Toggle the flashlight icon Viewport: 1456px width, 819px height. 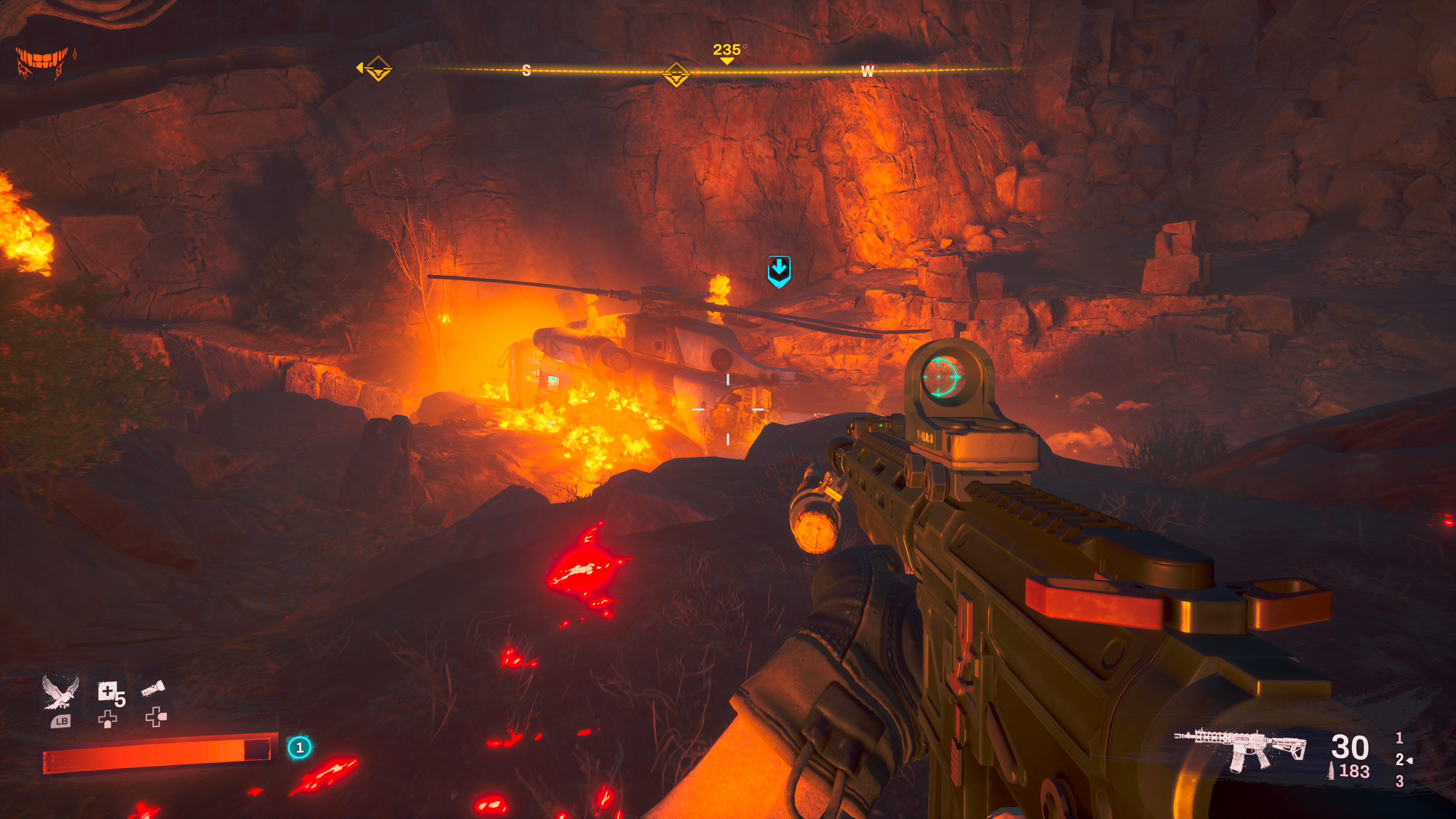(153, 689)
